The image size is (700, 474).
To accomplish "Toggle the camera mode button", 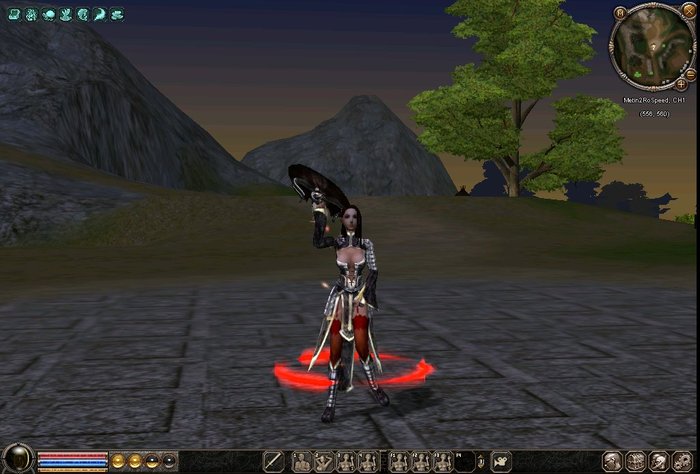I will point(501,461).
